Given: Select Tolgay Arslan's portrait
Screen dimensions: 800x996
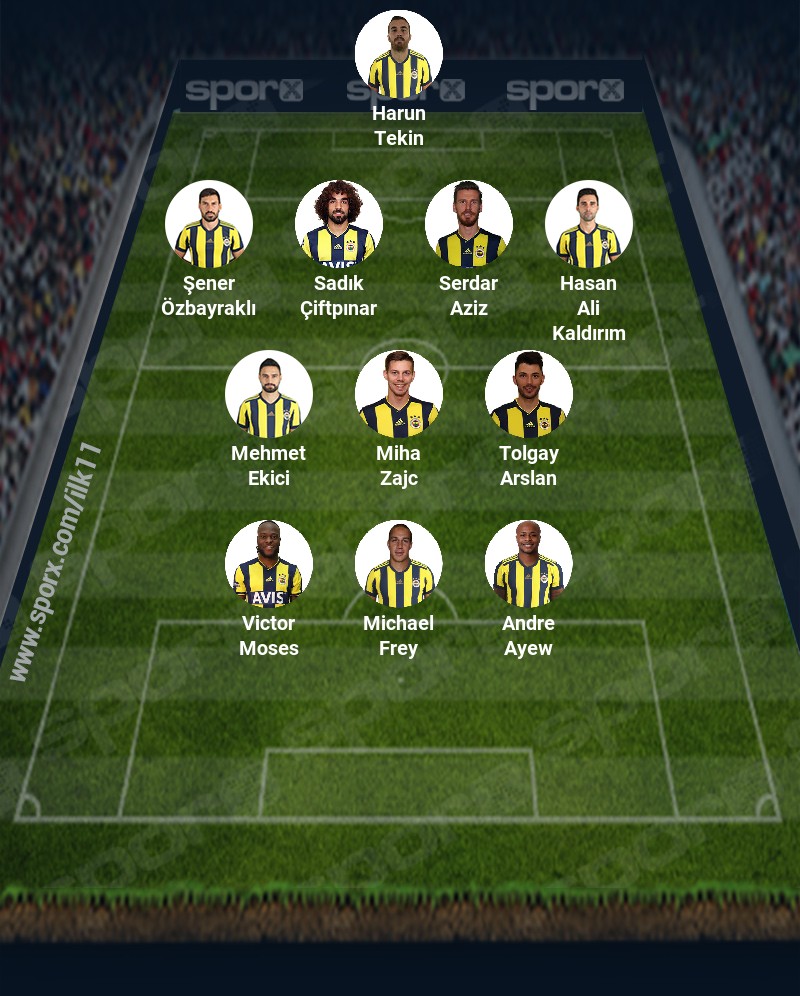Looking at the screenshot, I should point(529,394).
